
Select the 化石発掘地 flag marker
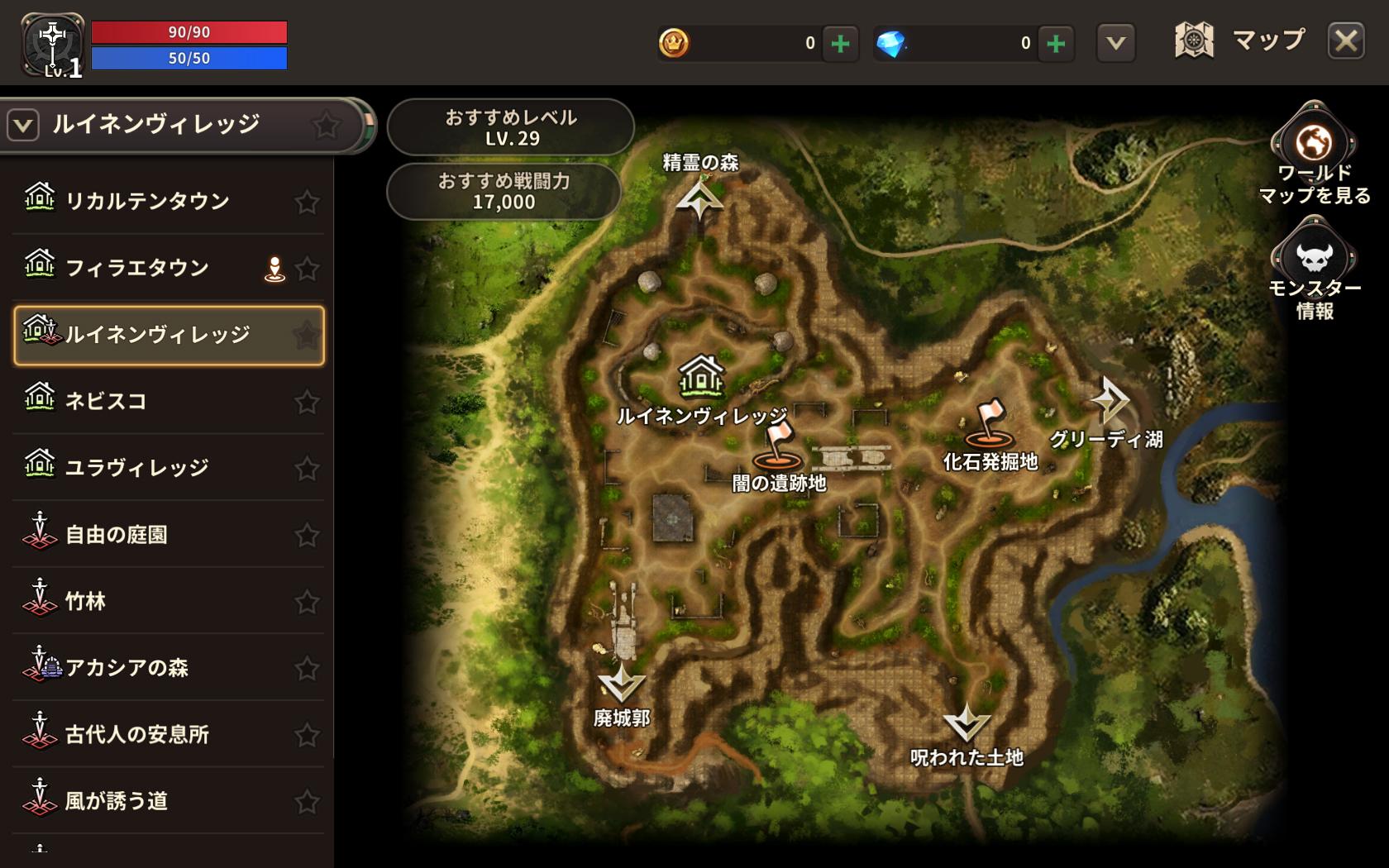[x=988, y=423]
